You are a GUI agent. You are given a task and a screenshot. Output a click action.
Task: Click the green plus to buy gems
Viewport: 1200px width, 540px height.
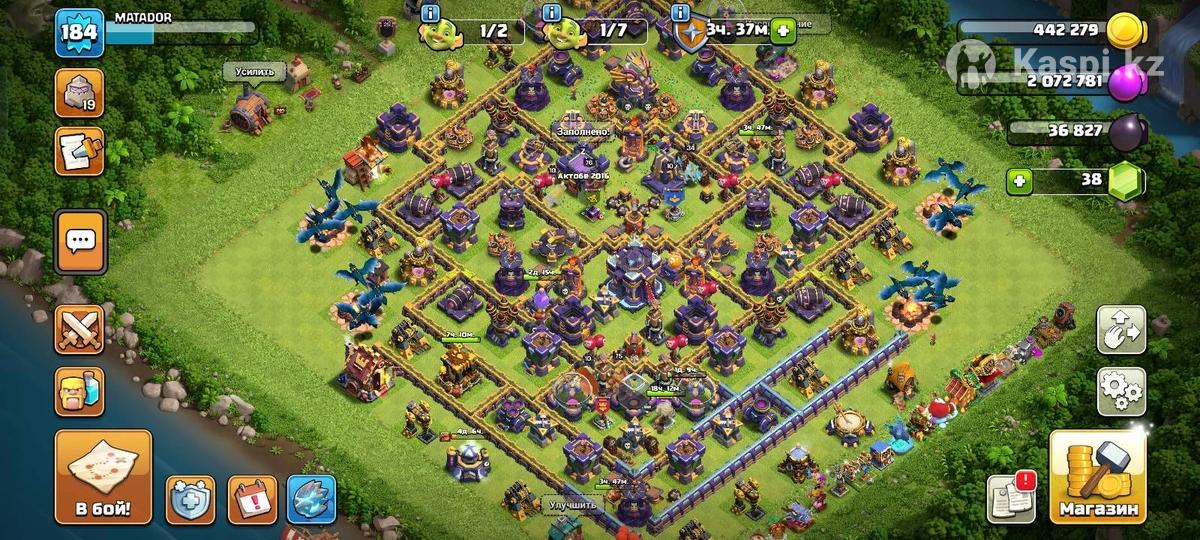1019,181
